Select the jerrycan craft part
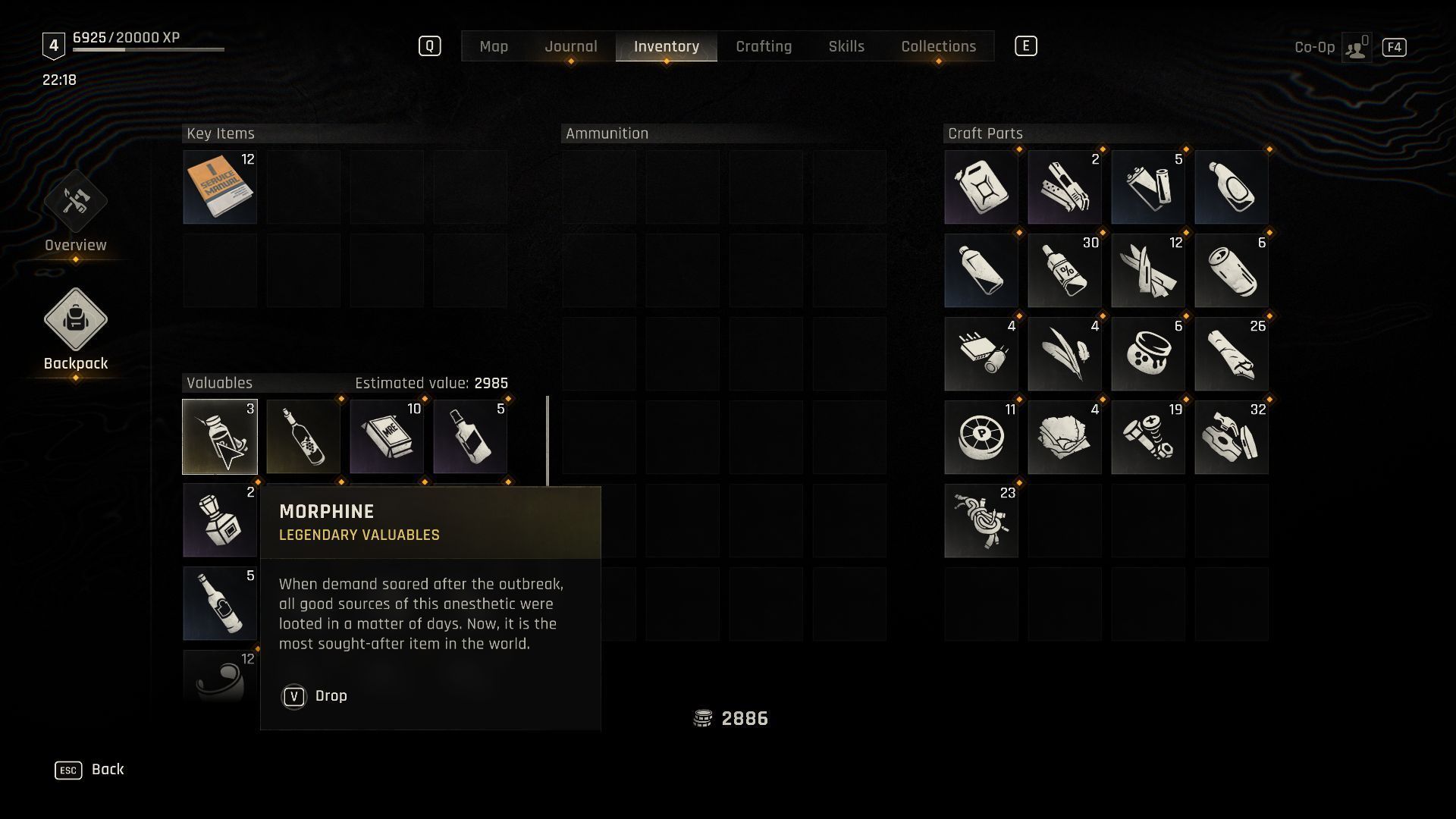 click(x=981, y=187)
